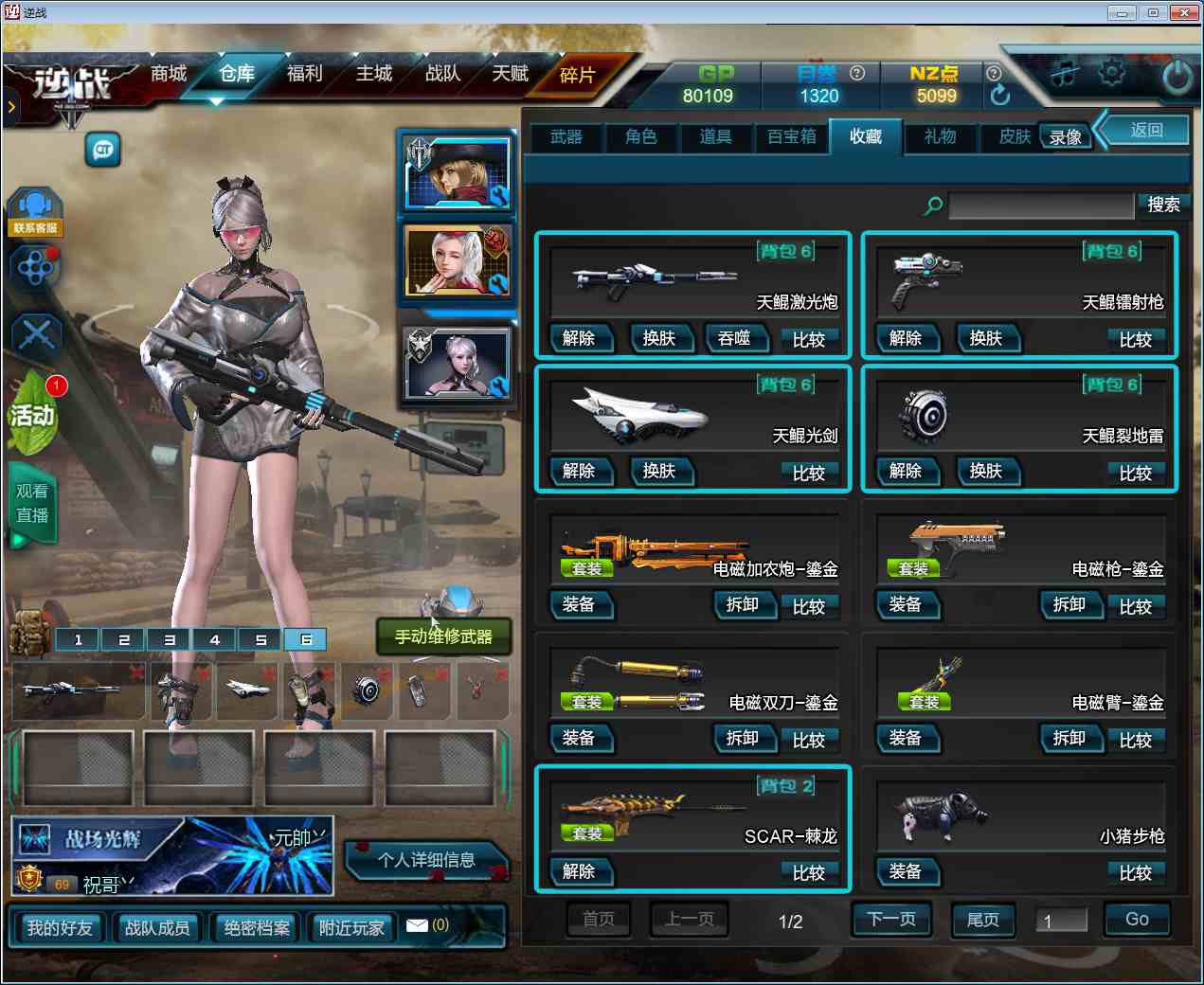Close the game window
Screen dimensions: 1204x985
point(1185,12)
